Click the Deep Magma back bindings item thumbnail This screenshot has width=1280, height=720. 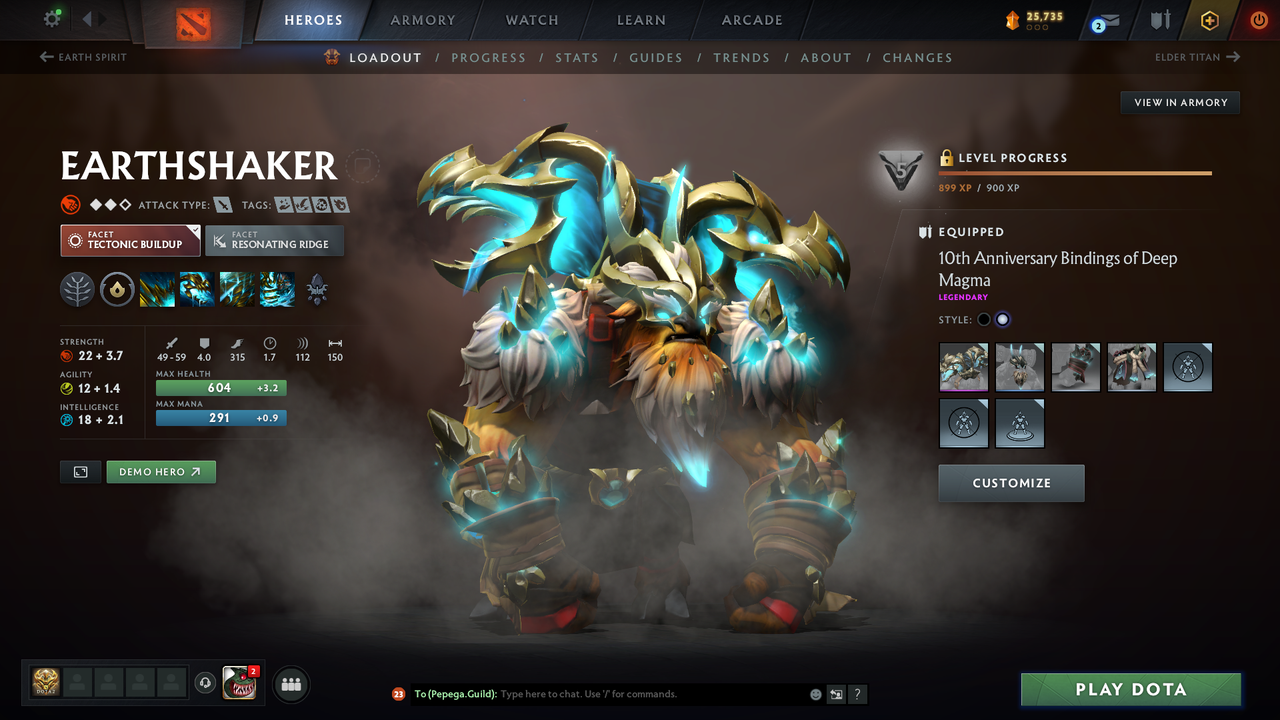tap(963, 367)
